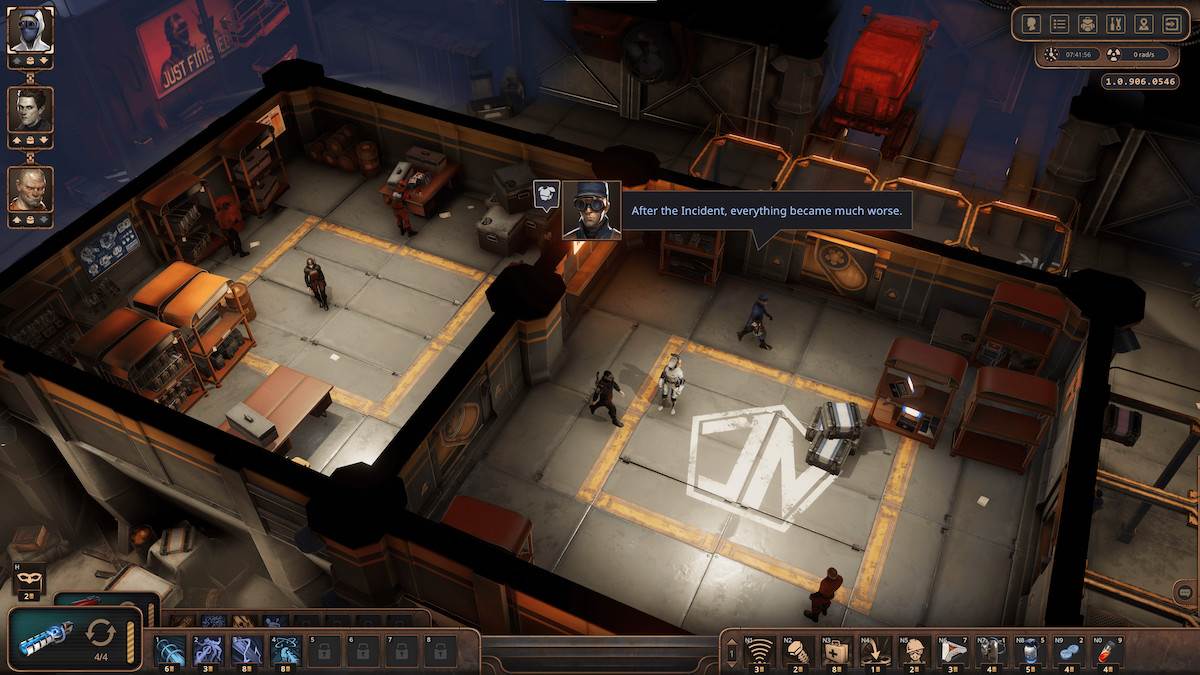Open the character sheet head icon
Image resolution: width=1200 pixels, height=675 pixels.
(1031, 23)
